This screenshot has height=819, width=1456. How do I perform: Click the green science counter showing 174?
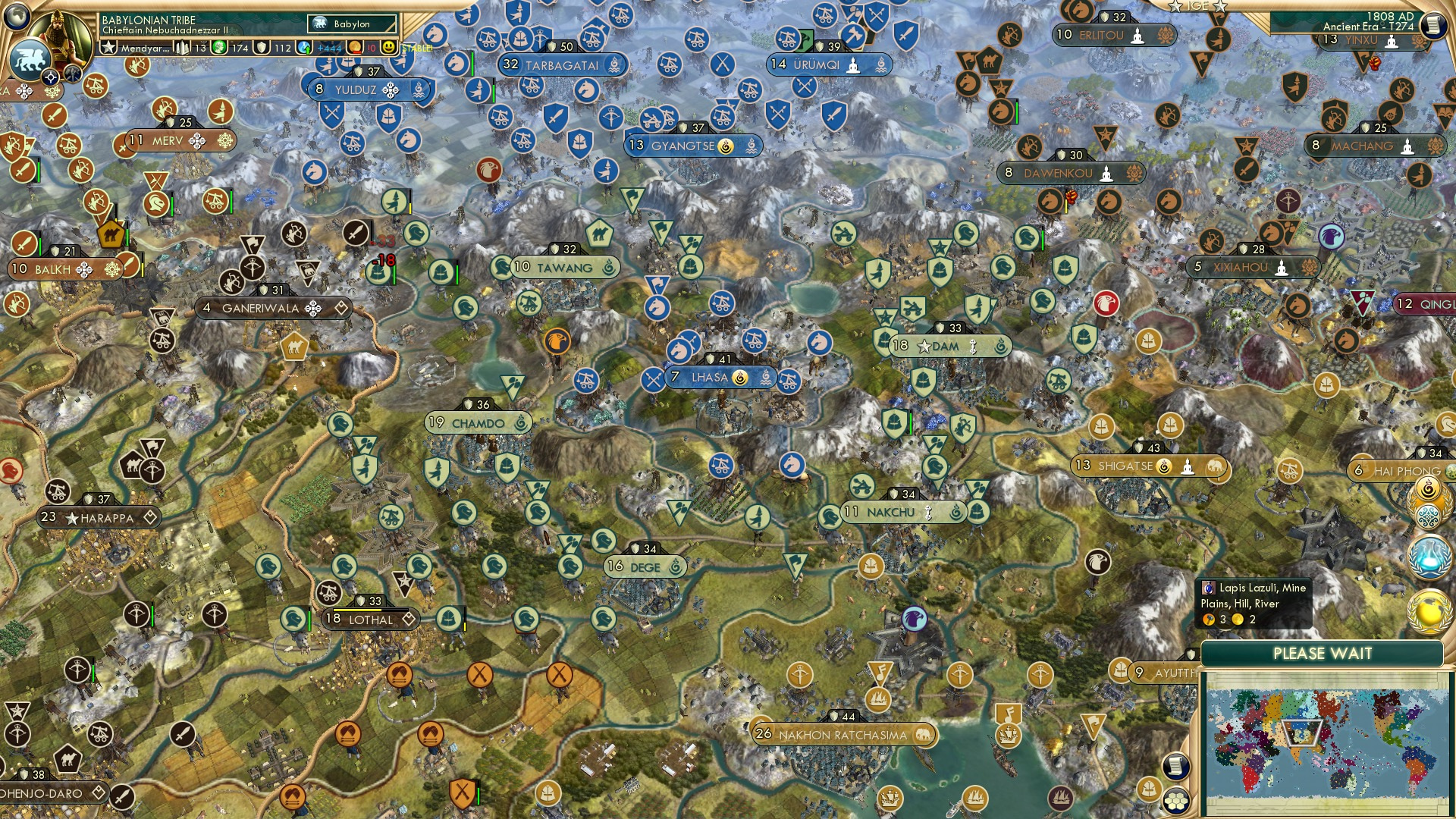[x=221, y=47]
